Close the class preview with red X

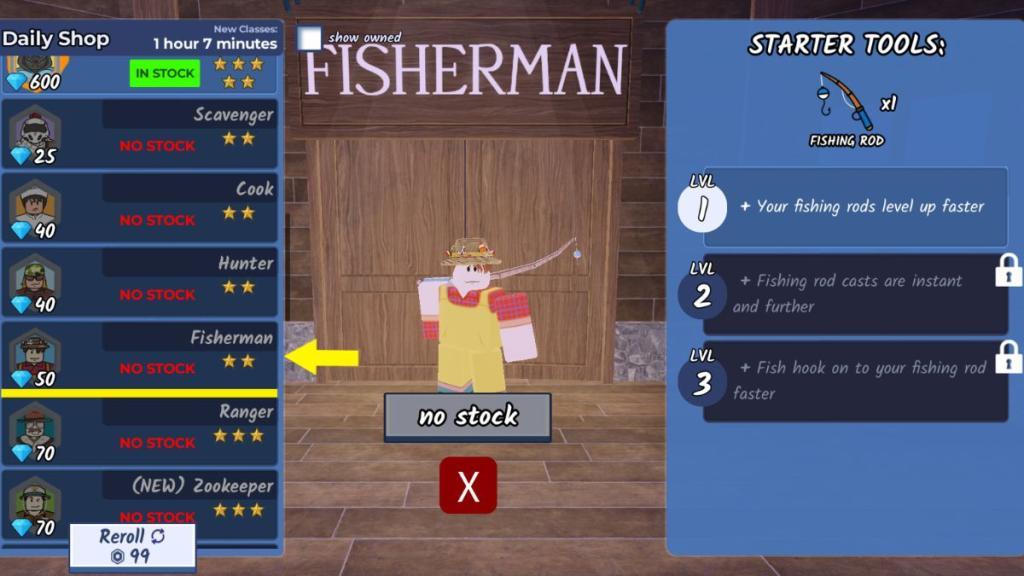(x=468, y=486)
